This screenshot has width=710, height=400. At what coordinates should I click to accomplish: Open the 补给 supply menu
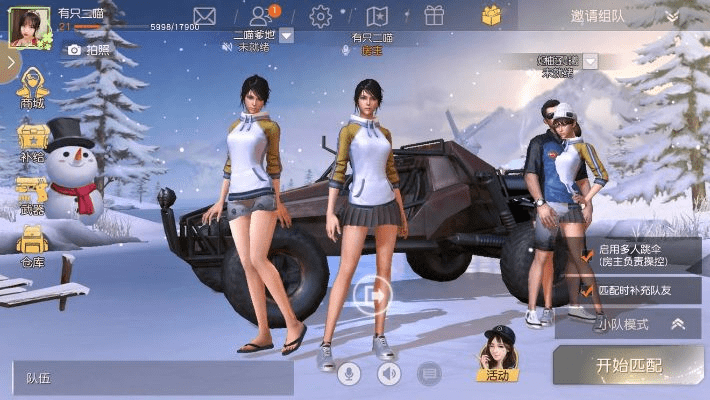32,143
